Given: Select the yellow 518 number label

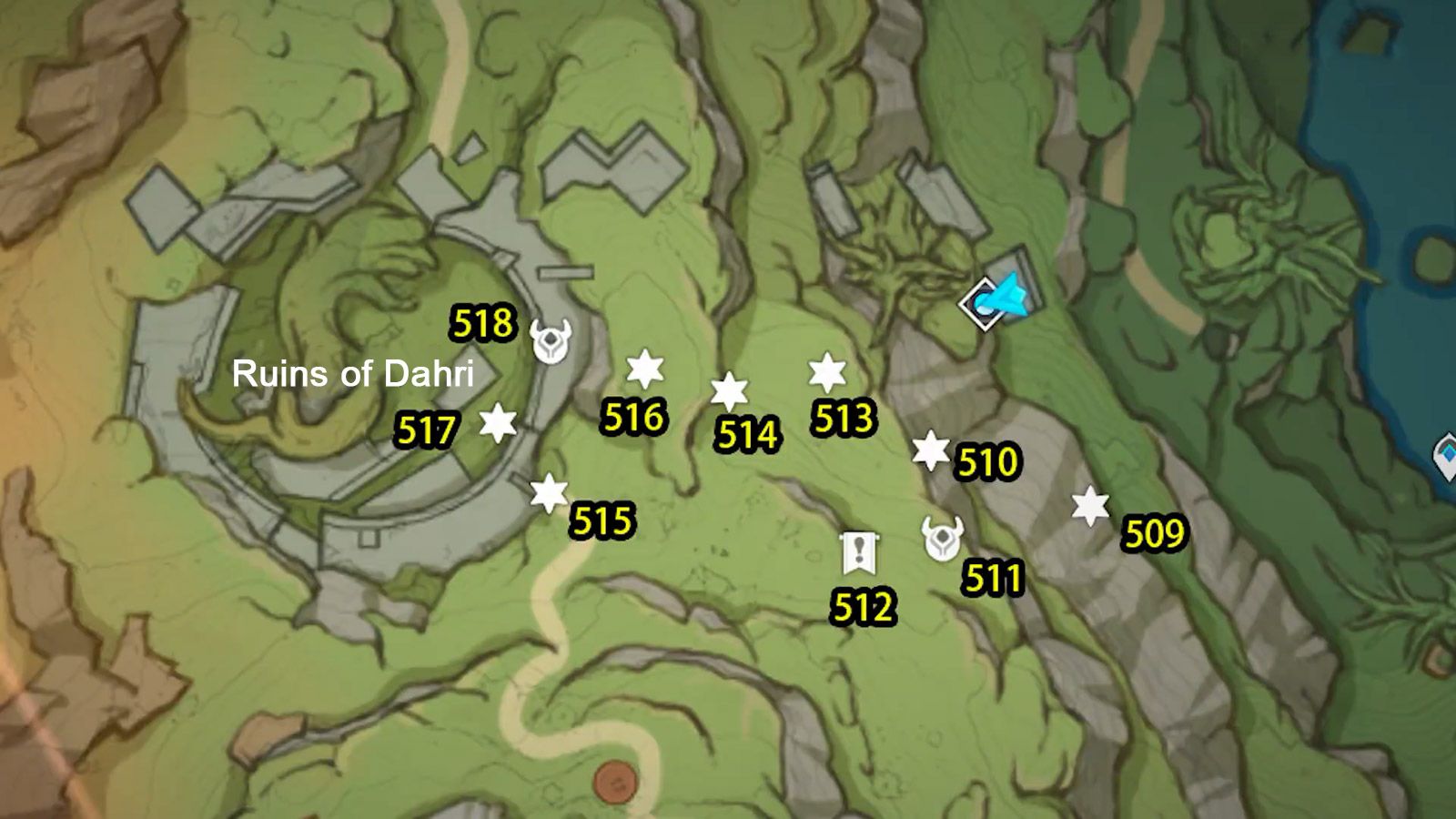Looking at the screenshot, I should pos(481,323).
